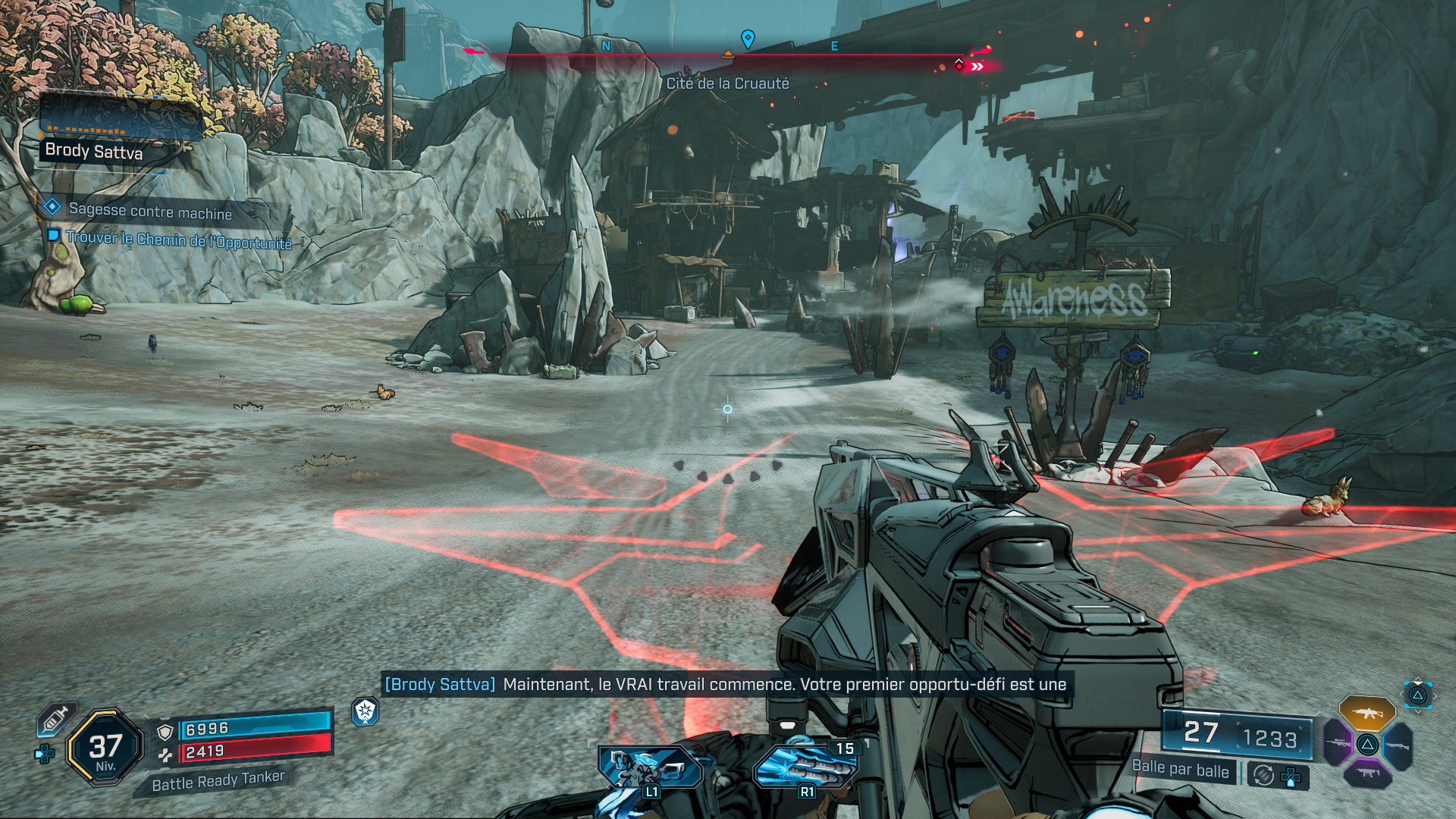This screenshot has width=1456, height=819.
Task: Equip the blue shotgun weapon slot
Action: click(1398, 746)
